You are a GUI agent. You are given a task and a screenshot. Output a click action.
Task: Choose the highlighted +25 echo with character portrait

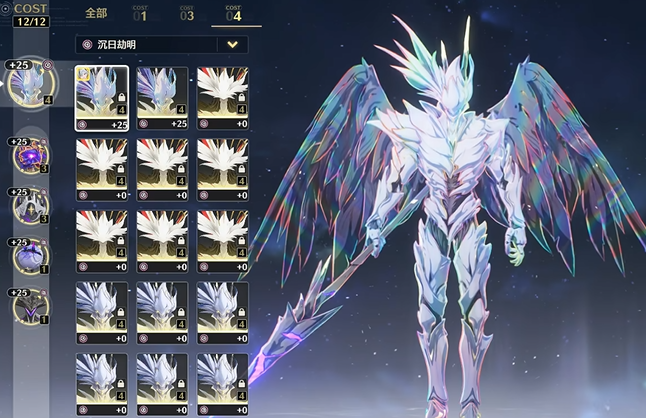[x=102, y=98]
